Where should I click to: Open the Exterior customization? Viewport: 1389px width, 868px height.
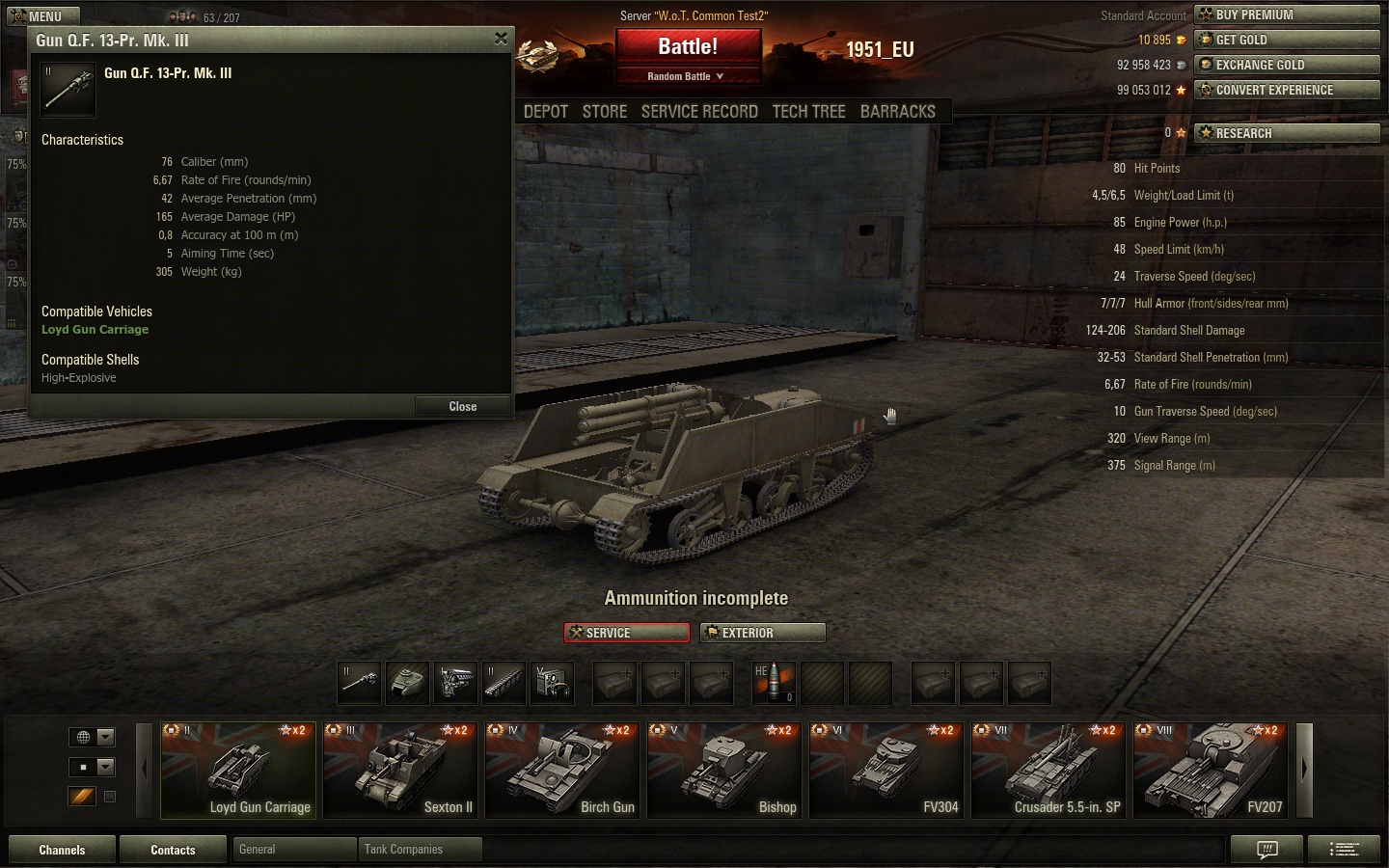coord(762,633)
